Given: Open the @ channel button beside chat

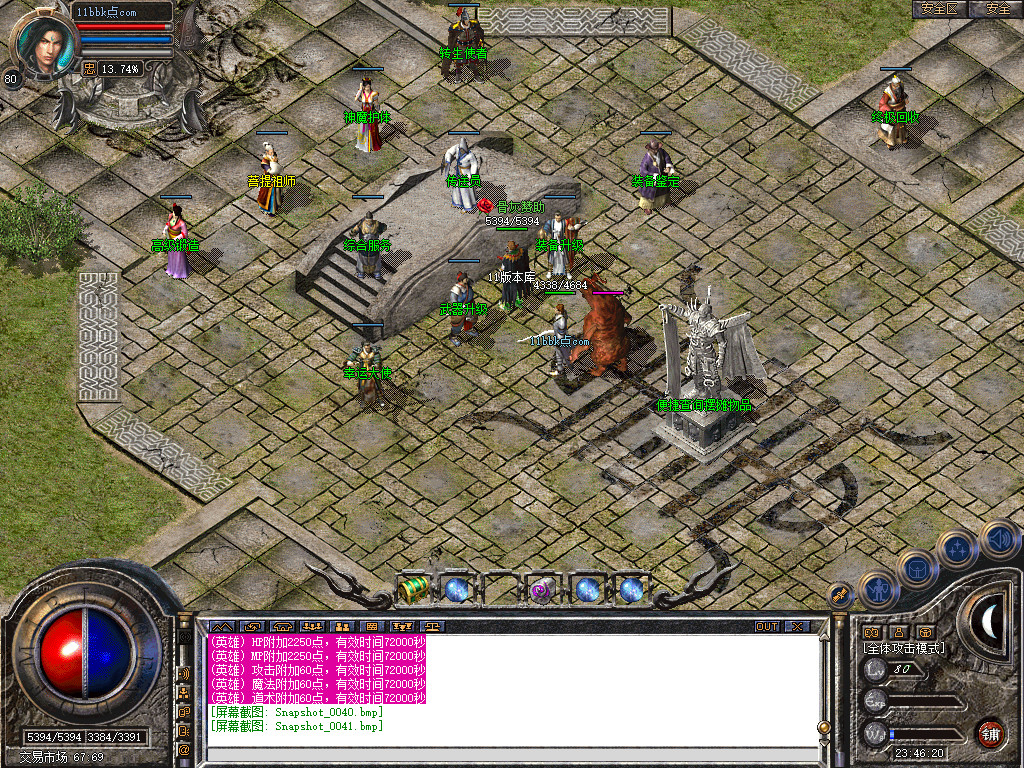Looking at the screenshot, I should click(x=185, y=748).
